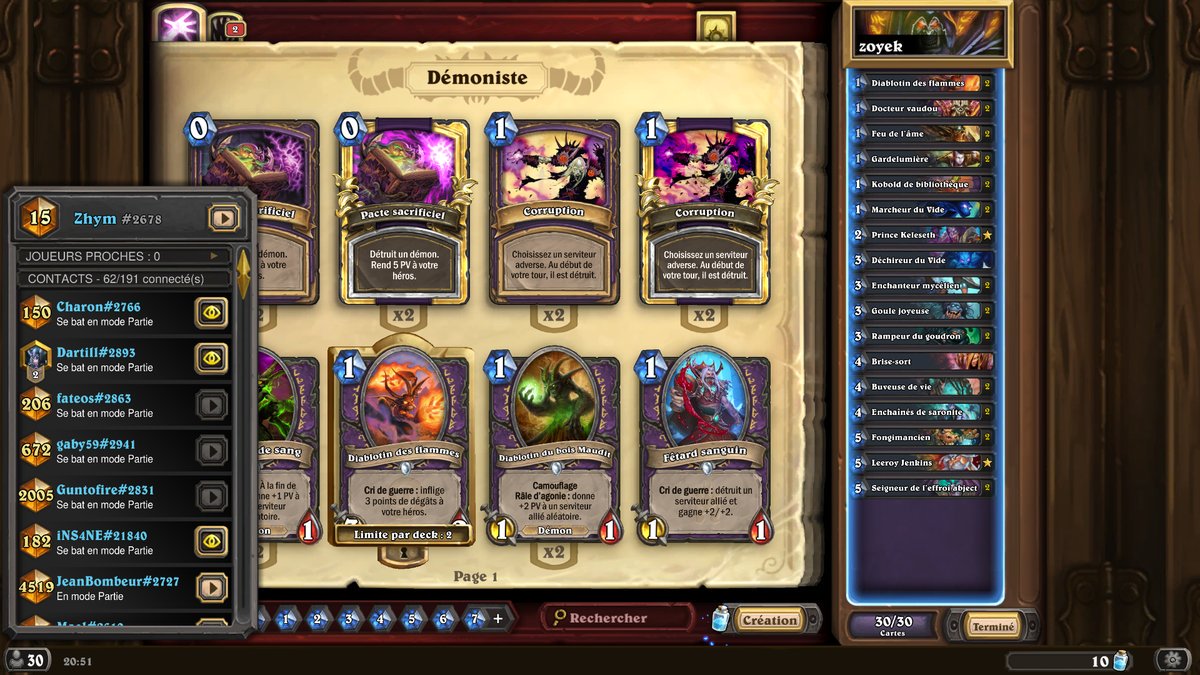Image resolution: width=1200 pixels, height=675 pixels.
Task: Spectate friend iNS4NE#21840
Action: click(211, 541)
